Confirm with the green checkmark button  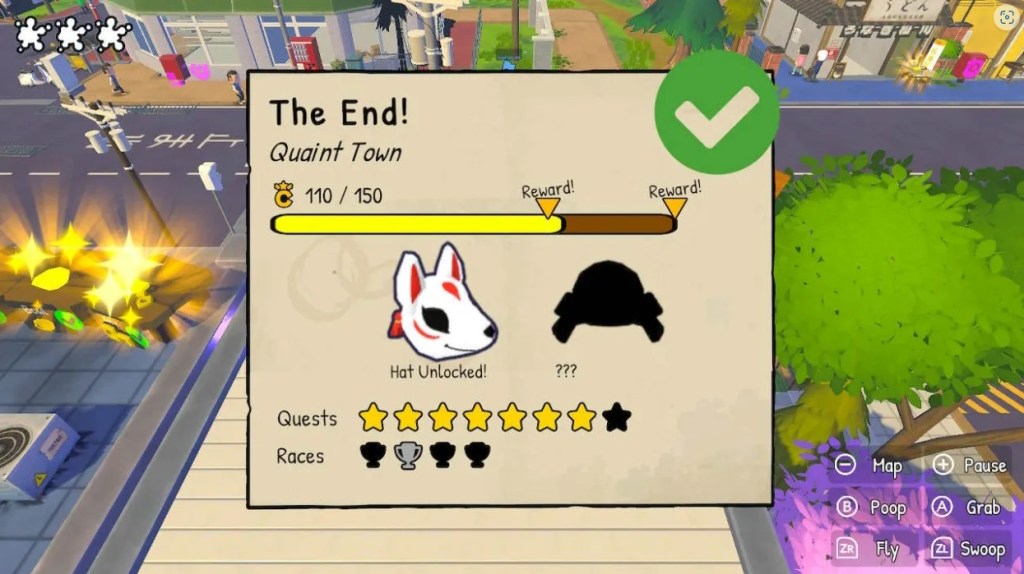coord(716,113)
